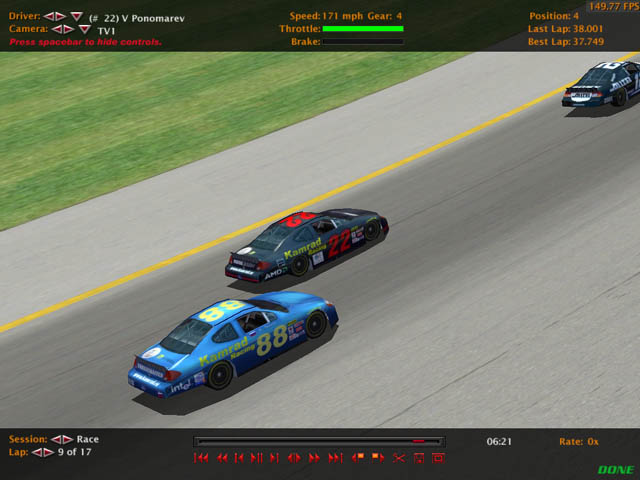
Task: Jump back to the previous lap
Action: [x=37, y=452]
